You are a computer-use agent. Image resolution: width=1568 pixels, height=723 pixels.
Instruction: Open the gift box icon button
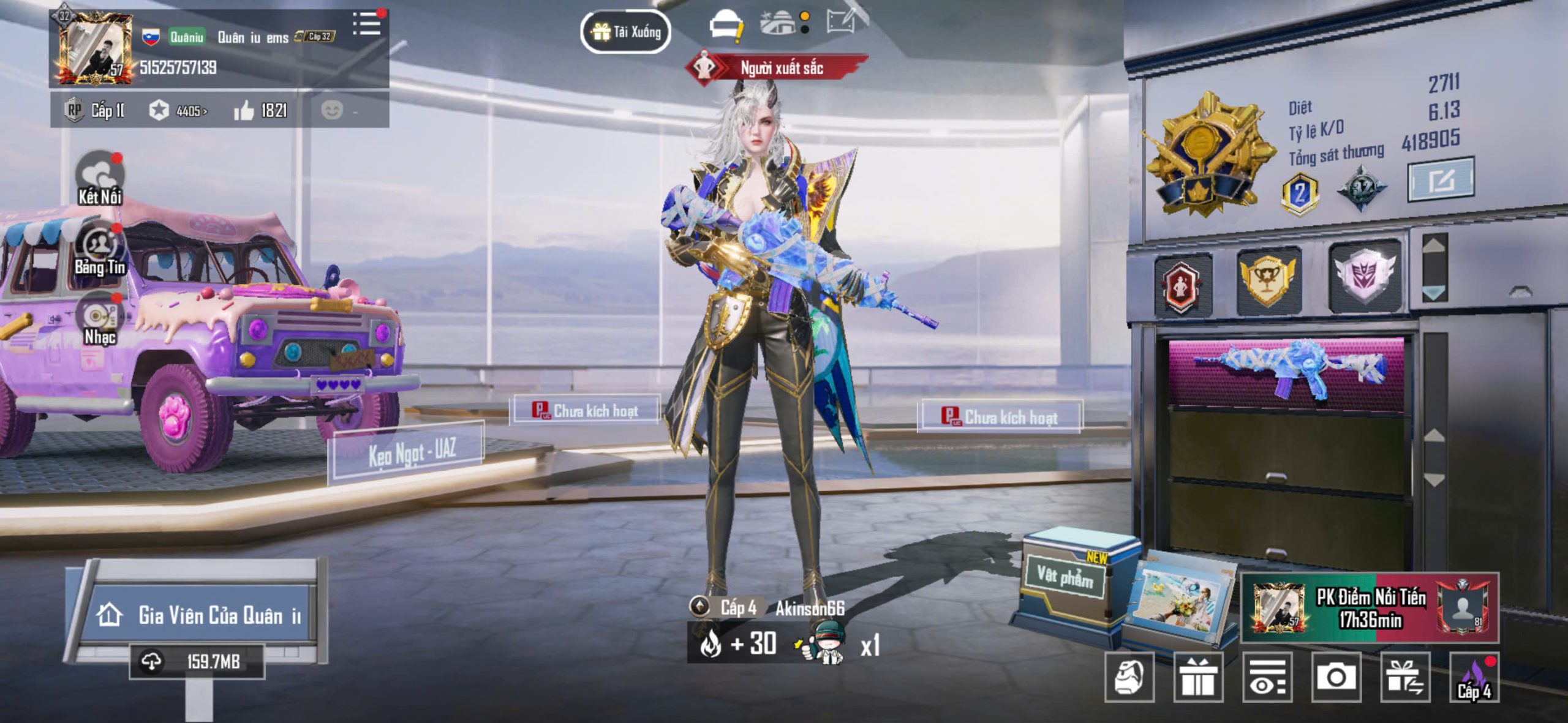click(x=1197, y=677)
